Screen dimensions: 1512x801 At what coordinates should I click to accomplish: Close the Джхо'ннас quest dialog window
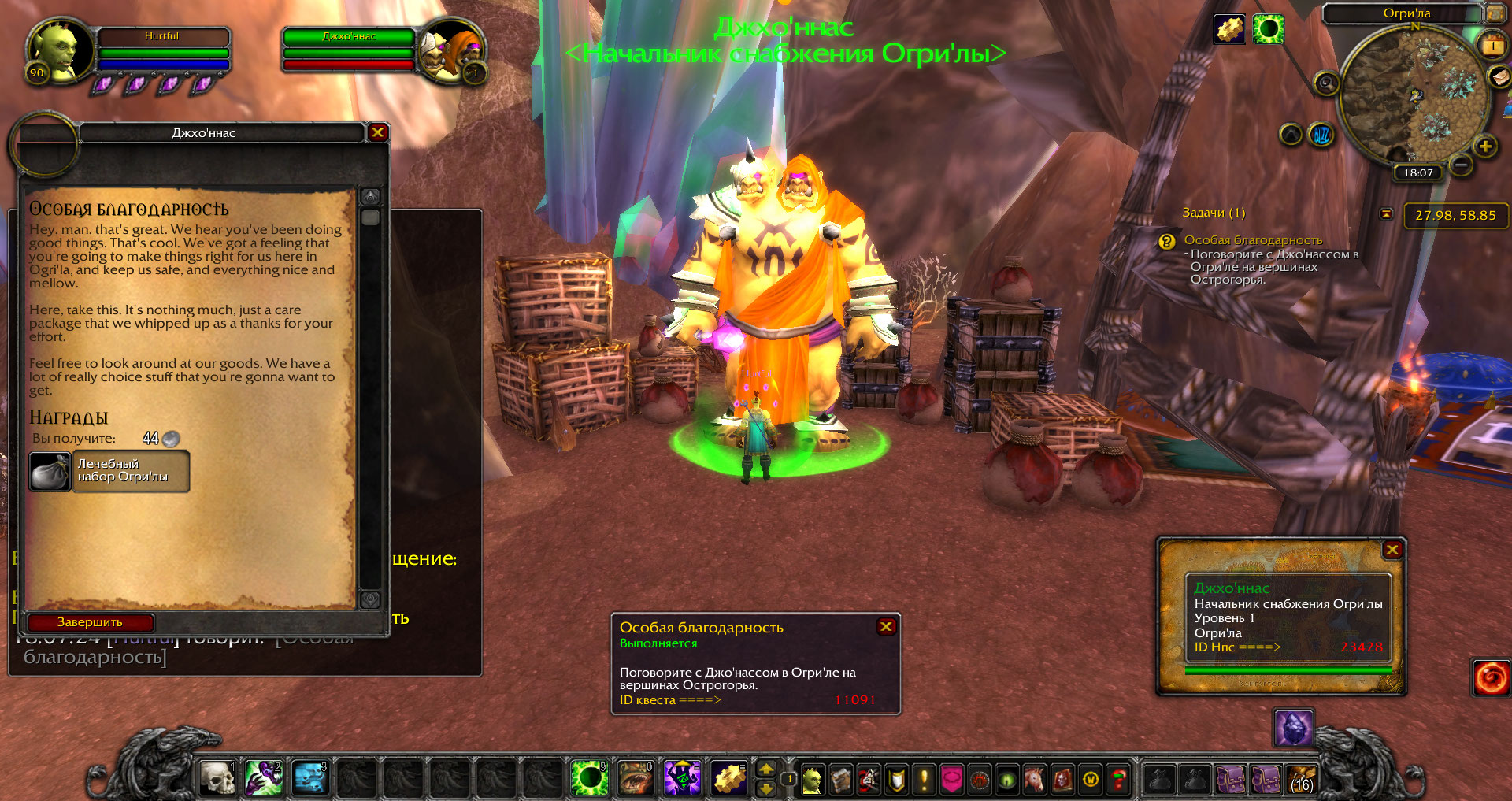click(377, 132)
